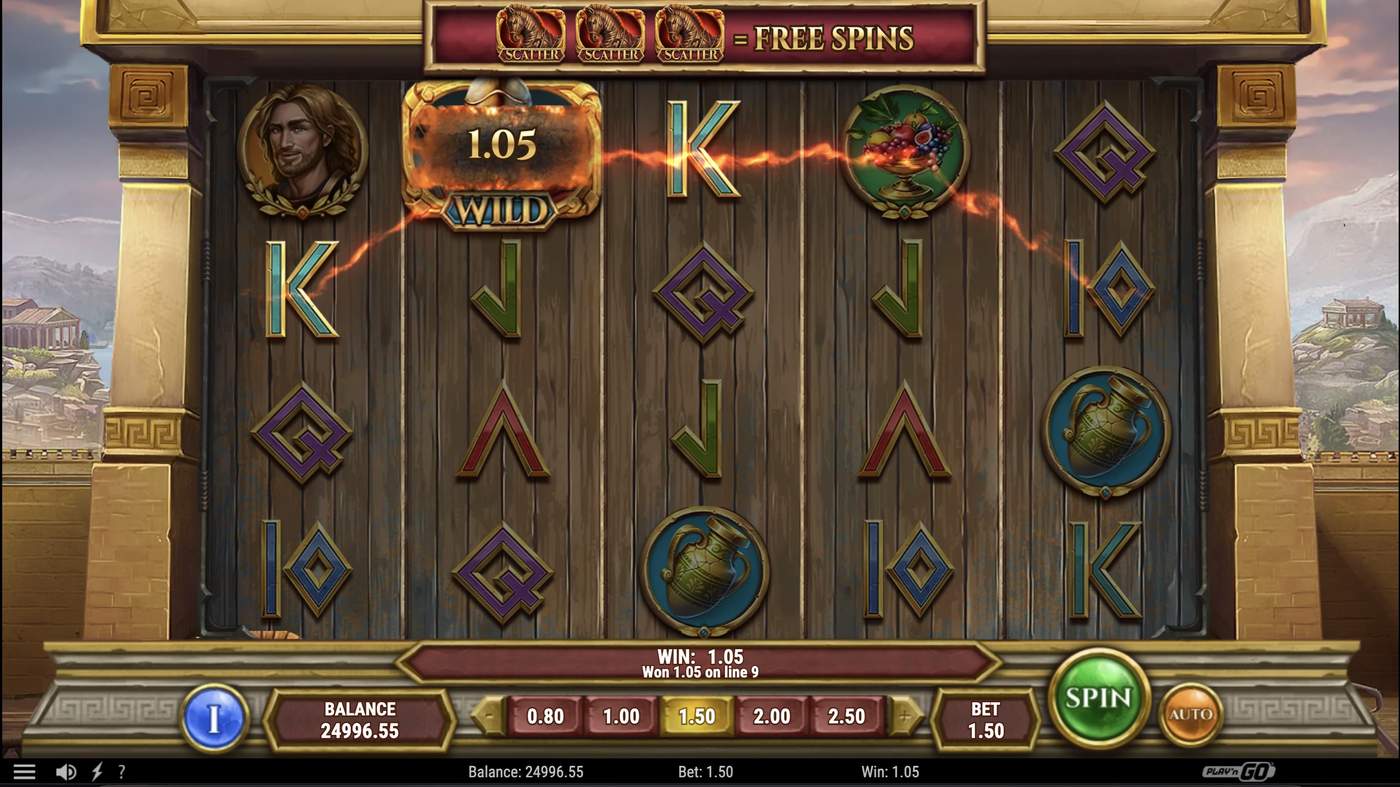The width and height of the screenshot is (1400, 787).
Task: Click minus to decrease the bet
Action: 487,714
